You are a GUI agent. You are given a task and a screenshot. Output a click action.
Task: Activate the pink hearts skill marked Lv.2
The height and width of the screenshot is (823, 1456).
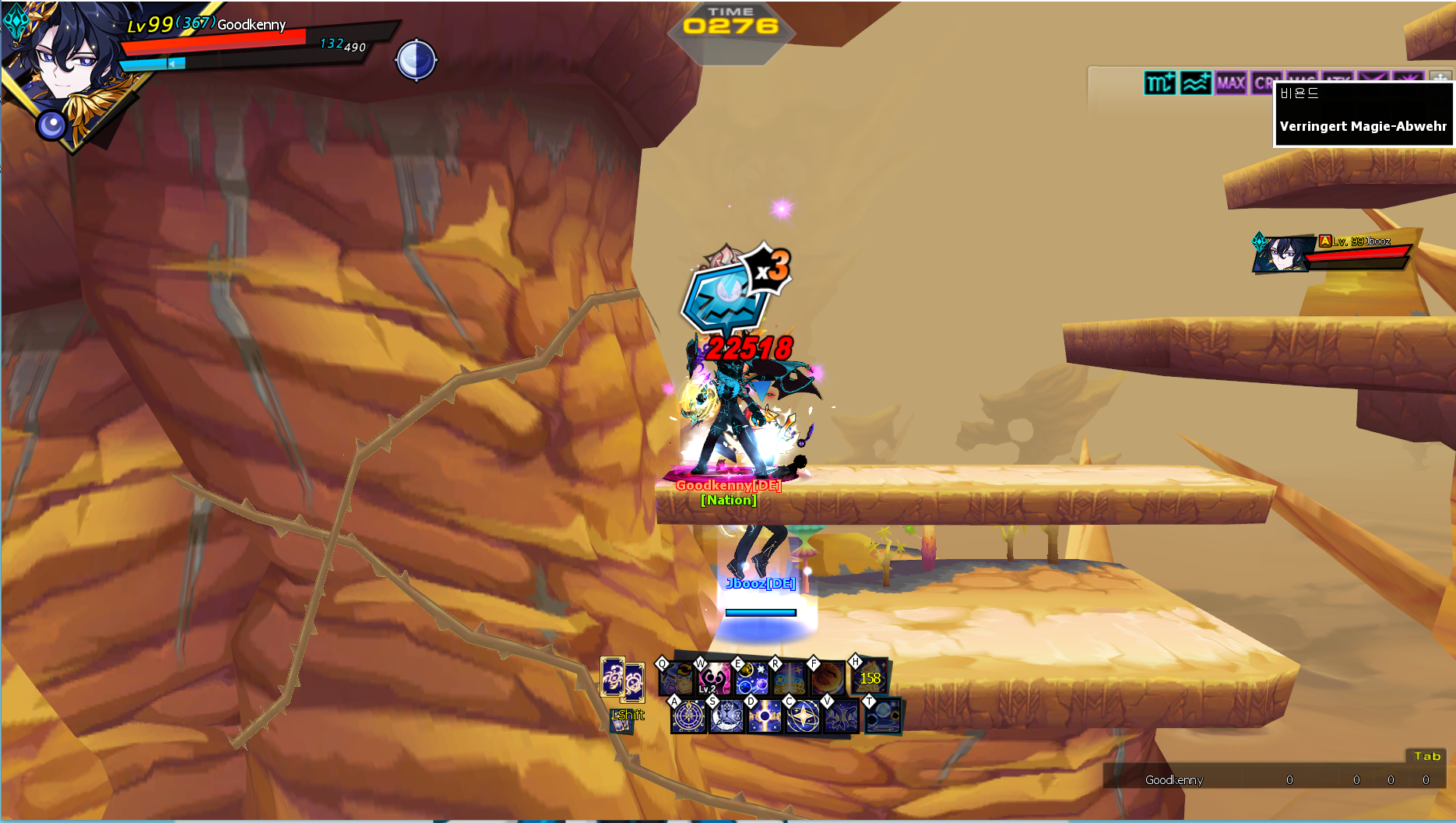coord(713,679)
